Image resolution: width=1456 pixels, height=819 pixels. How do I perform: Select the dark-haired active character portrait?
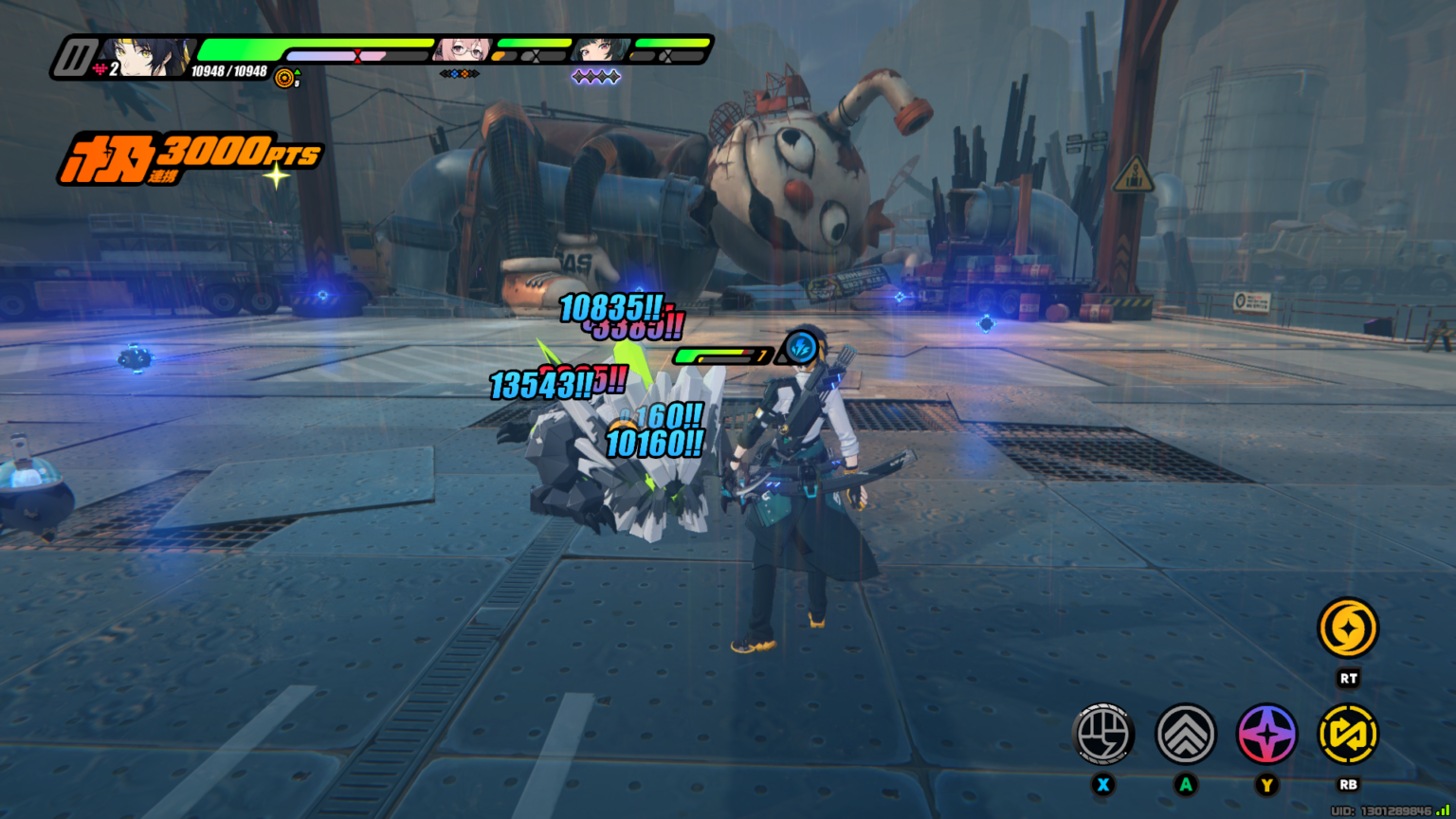point(147,57)
